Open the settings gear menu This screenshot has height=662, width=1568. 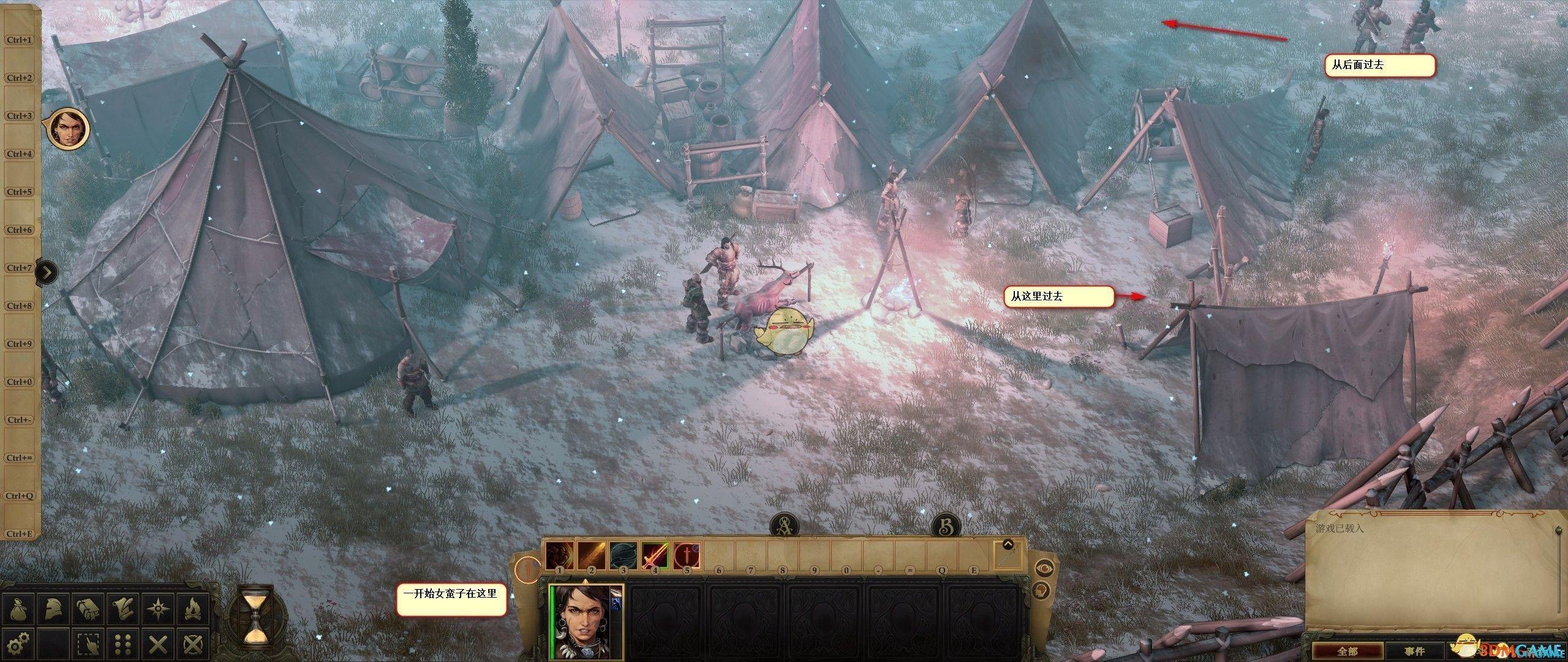pos(20,643)
